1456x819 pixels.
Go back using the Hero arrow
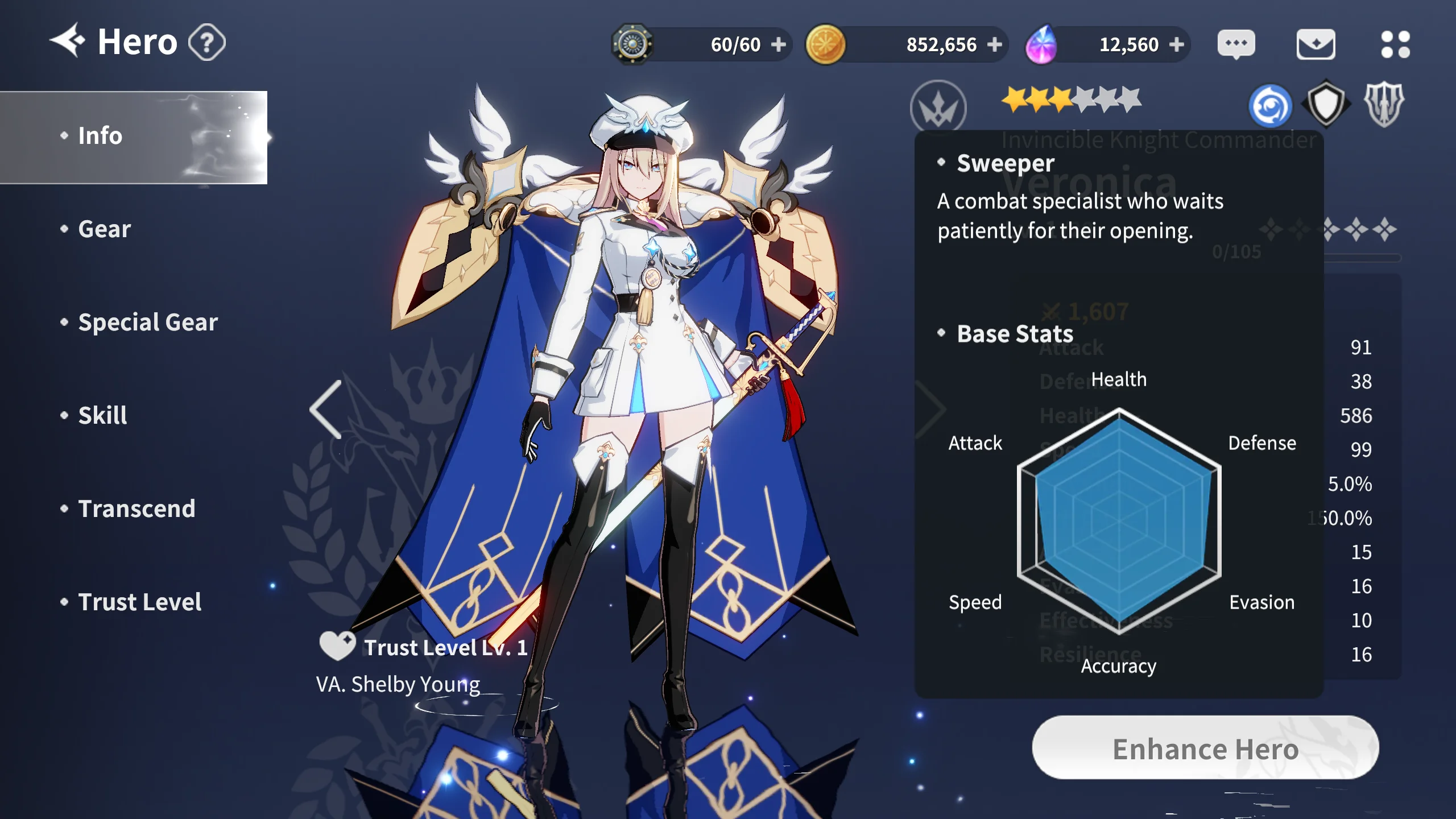pyautogui.click(x=68, y=41)
